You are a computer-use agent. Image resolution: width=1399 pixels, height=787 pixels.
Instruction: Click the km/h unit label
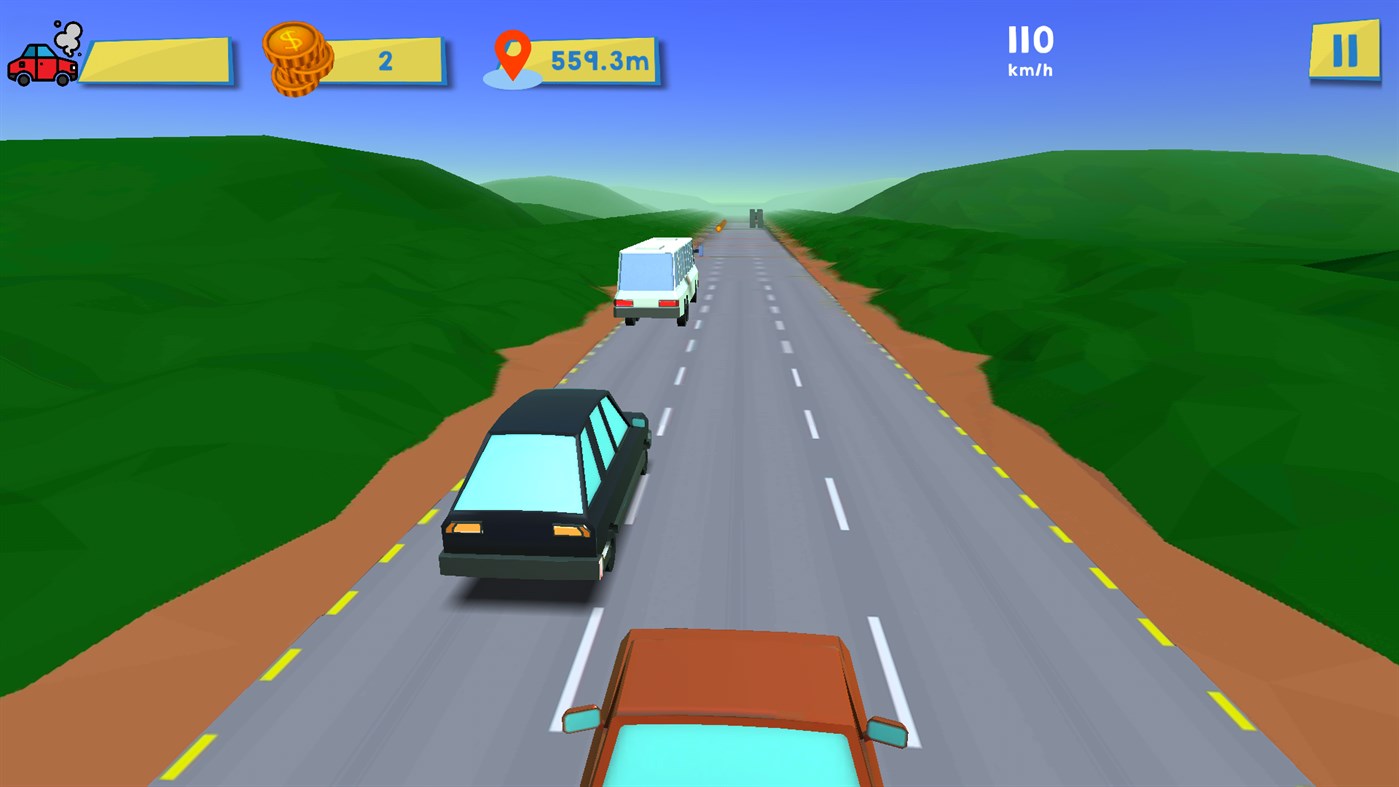(x=1031, y=72)
